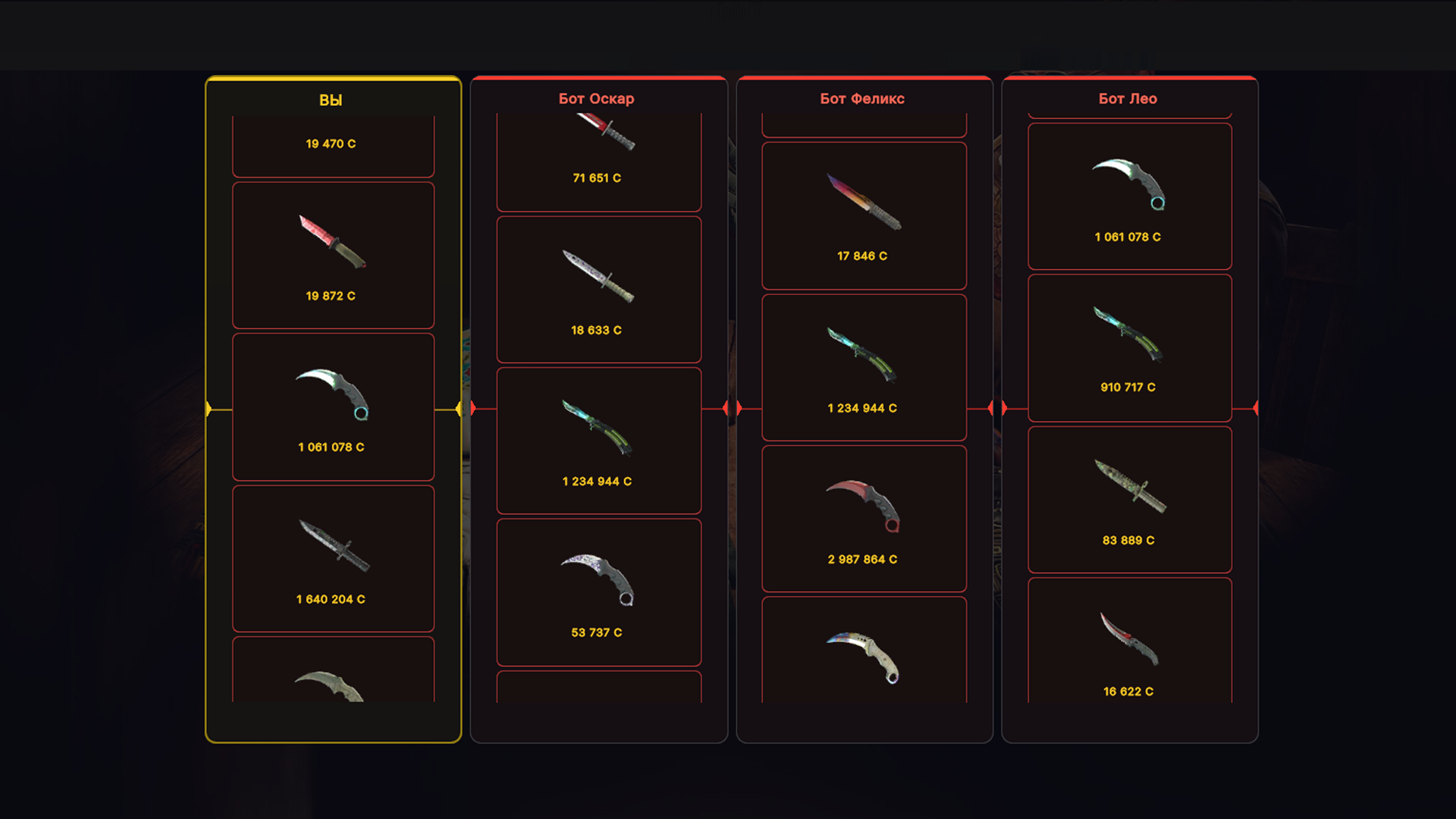The height and width of the screenshot is (819, 1456).
Task: Expand the arrow right of Бот Феликс
Action: coord(989,406)
